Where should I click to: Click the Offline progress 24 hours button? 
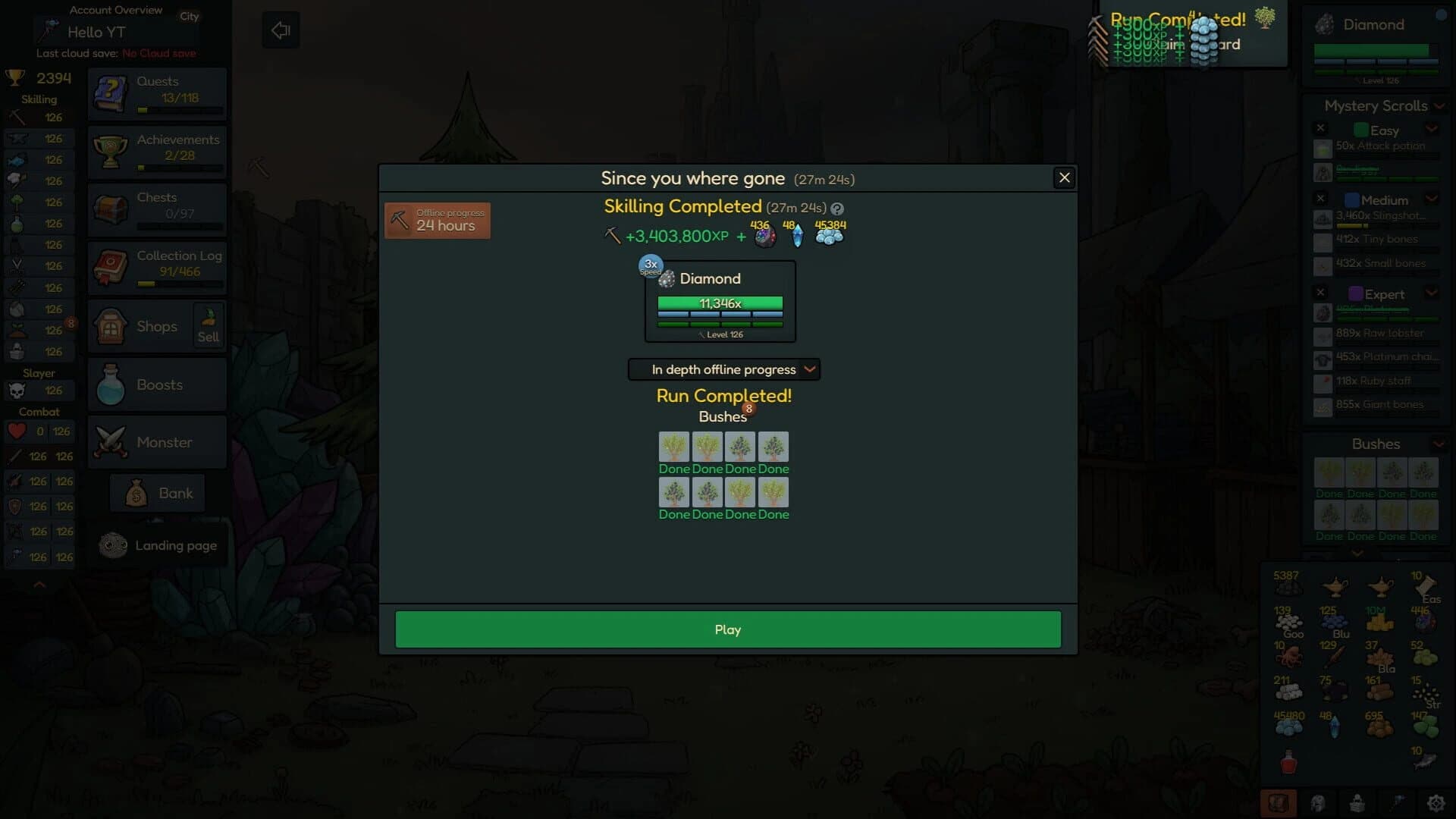click(x=437, y=220)
